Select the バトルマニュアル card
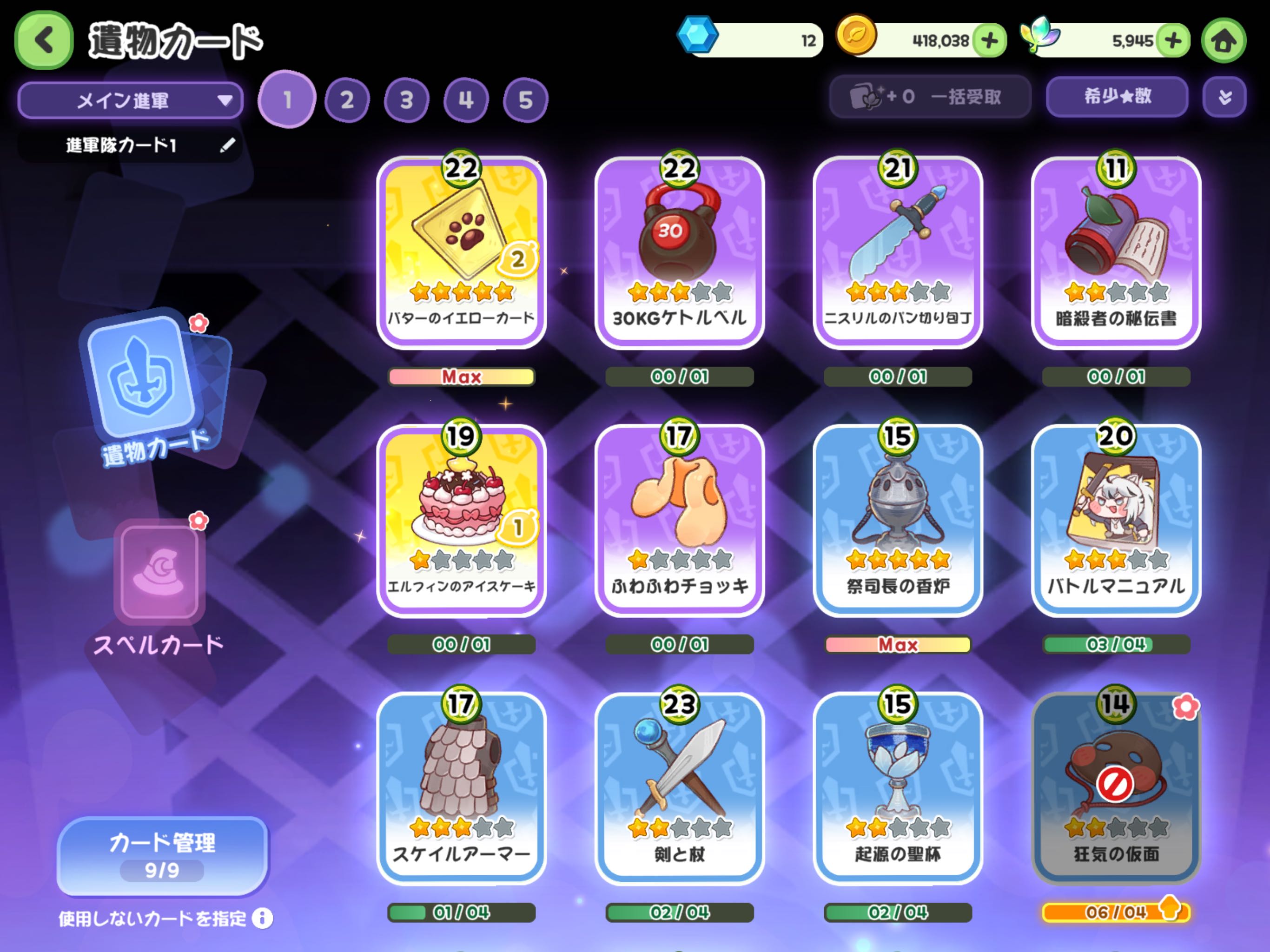The height and width of the screenshot is (952, 1270). coord(1116,520)
